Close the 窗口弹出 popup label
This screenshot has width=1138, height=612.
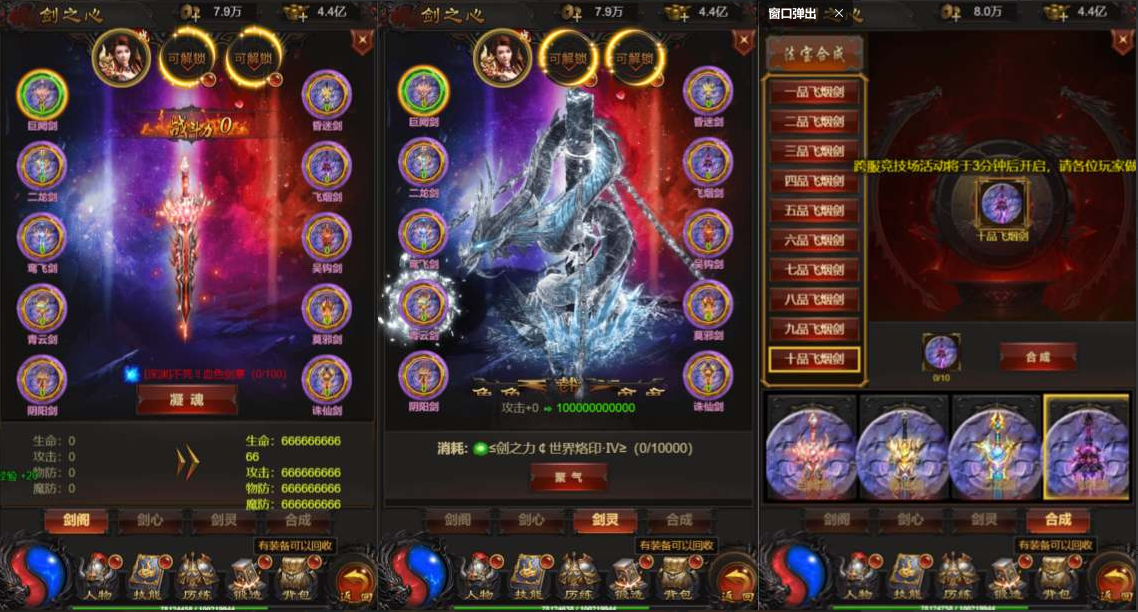[838, 14]
